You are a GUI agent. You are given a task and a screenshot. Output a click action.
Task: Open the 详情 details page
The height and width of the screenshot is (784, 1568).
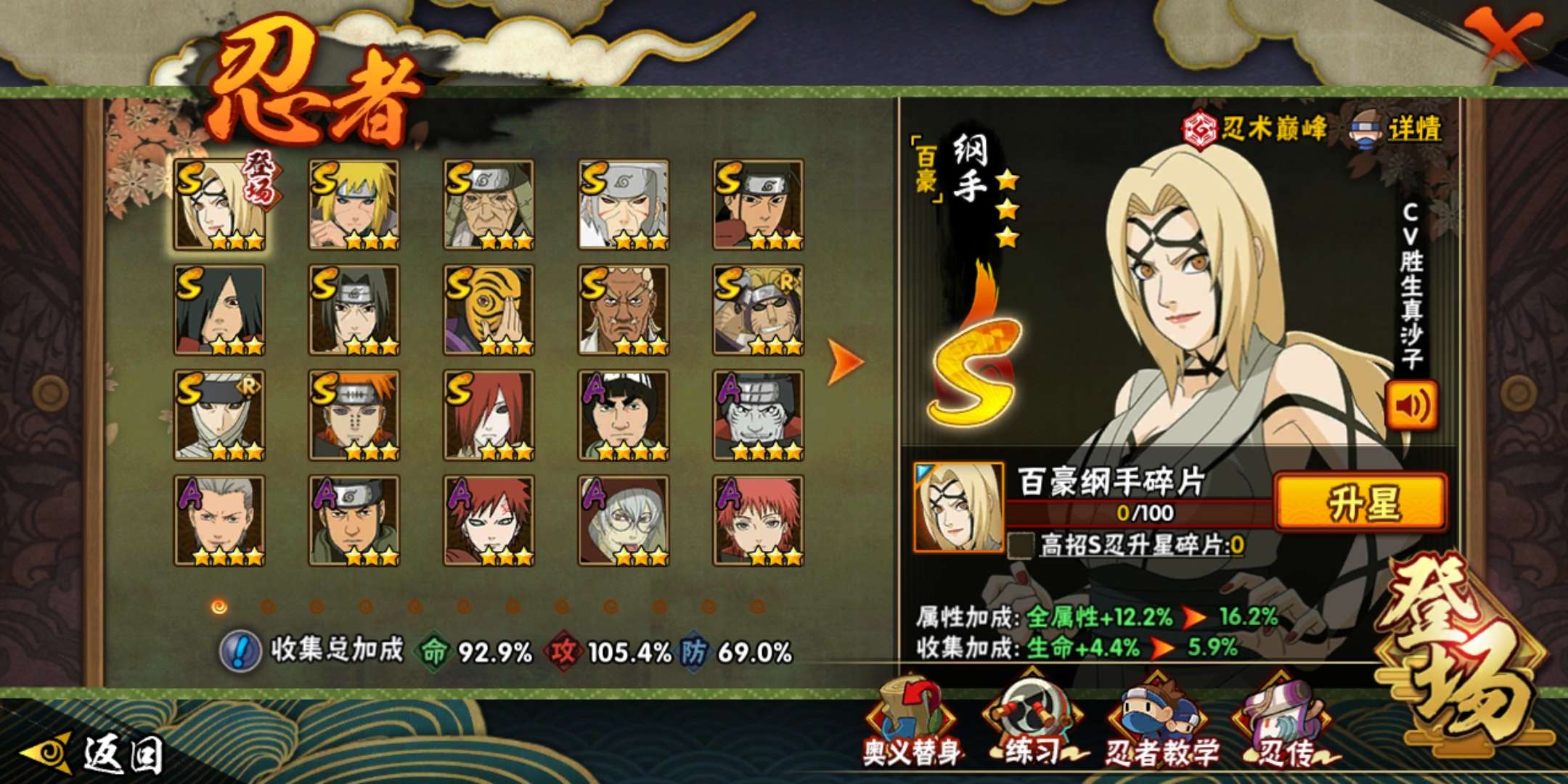coord(1397,129)
